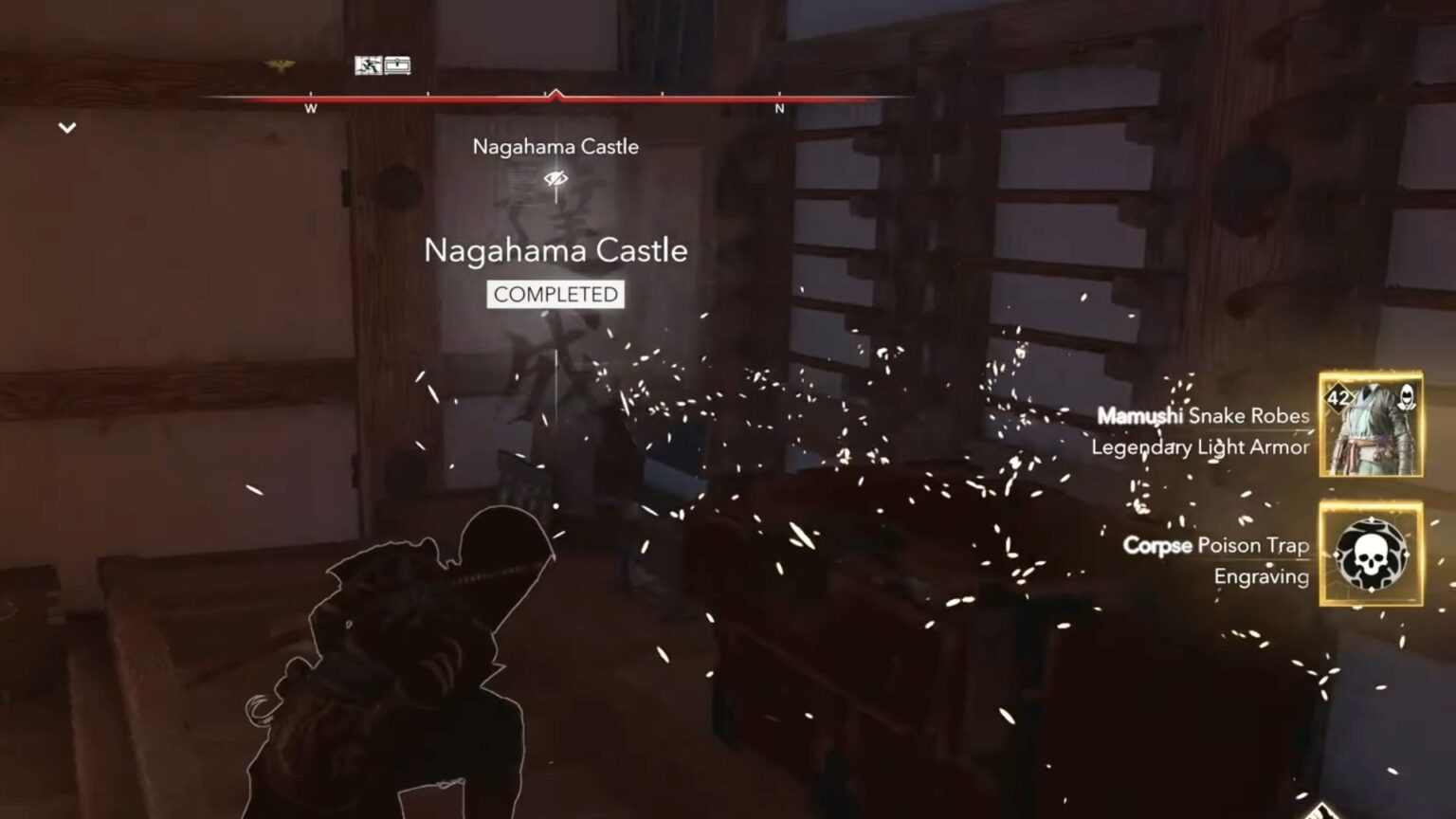Viewport: 1456px width, 819px height.
Task: Select the Mamushi Snake Robes armor icon
Action: coord(1372,425)
